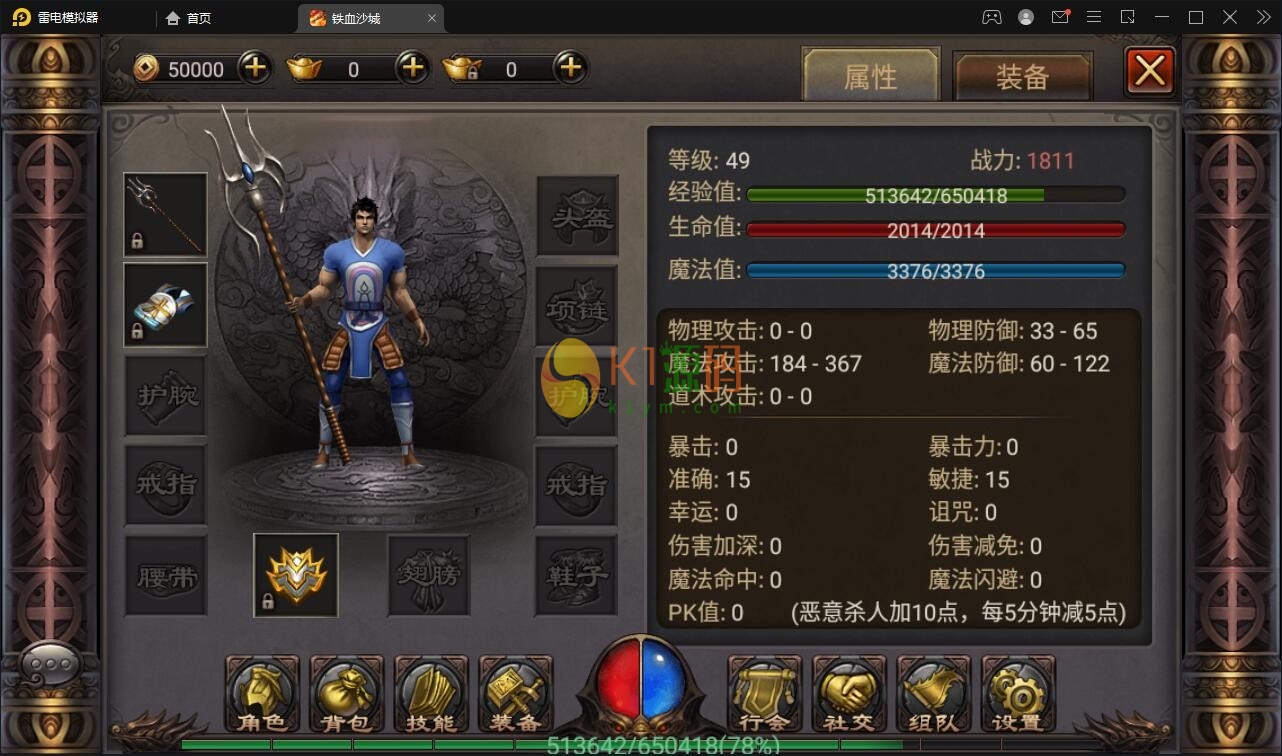Select the golden locked badge slot
This screenshot has height=756, width=1282.
pos(295,575)
